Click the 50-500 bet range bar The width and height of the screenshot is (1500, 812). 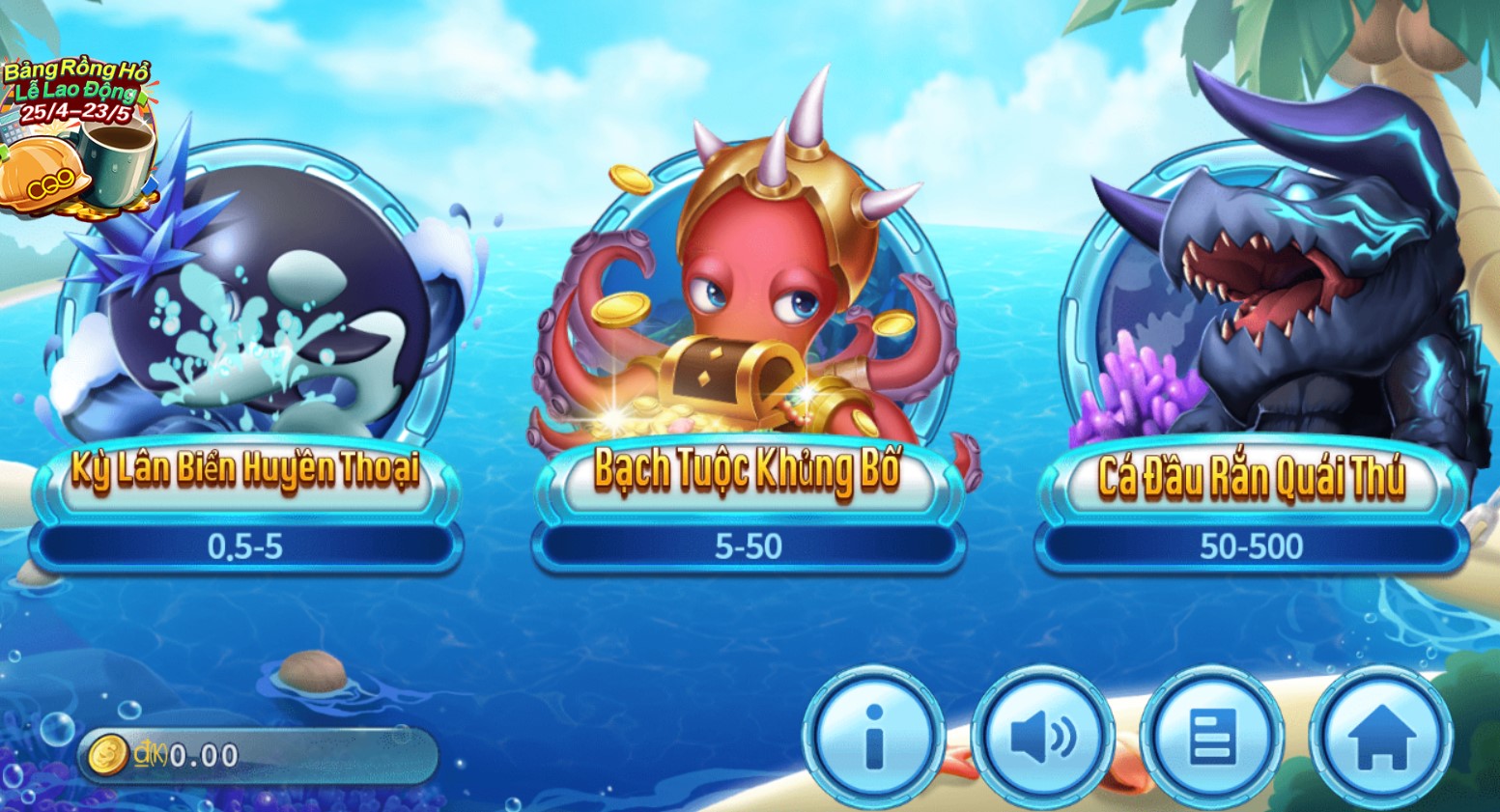pos(1248,546)
